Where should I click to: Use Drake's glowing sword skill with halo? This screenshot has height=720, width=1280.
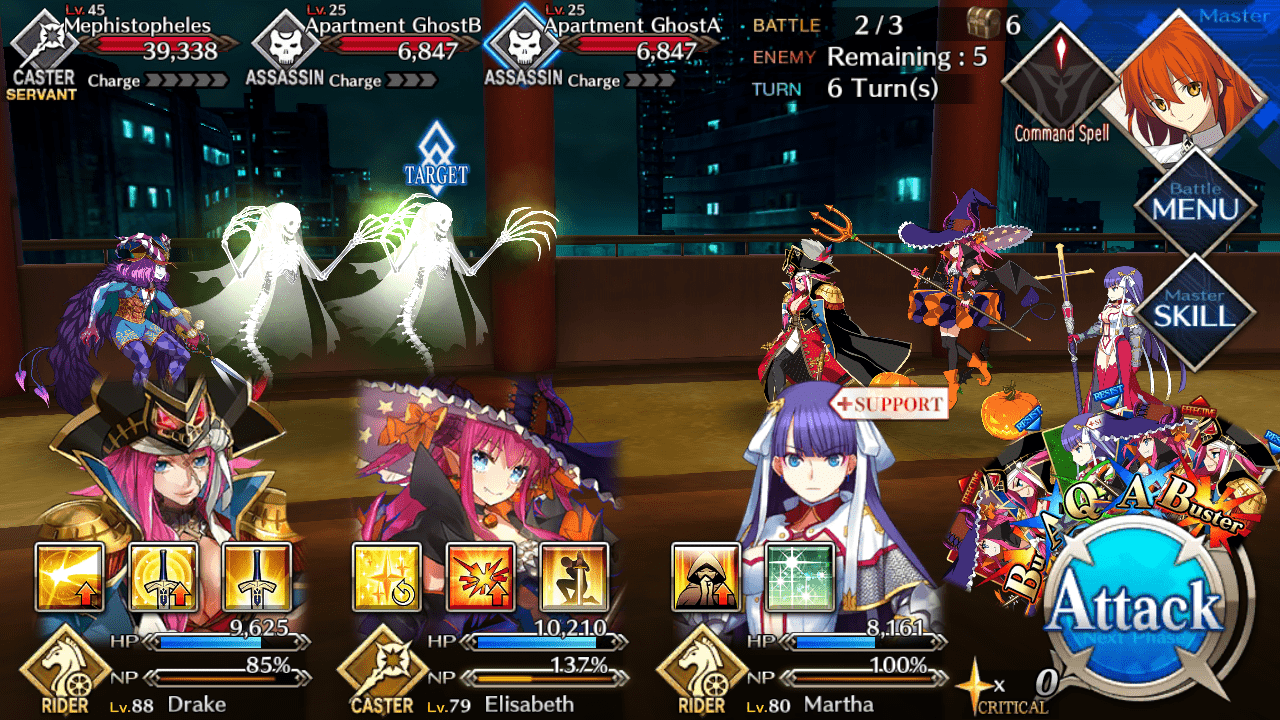point(163,578)
